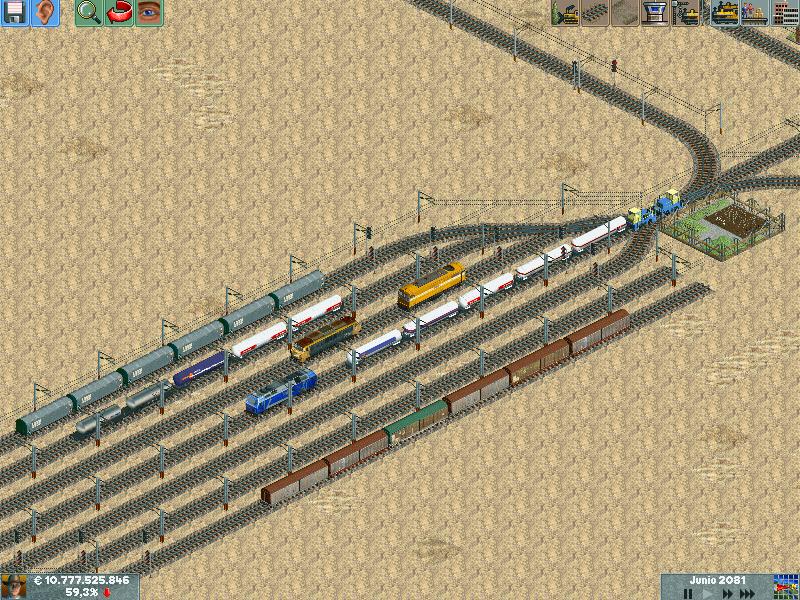Open the station building tool
The width and height of the screenshot is (800, 600).
click(657, 13)
